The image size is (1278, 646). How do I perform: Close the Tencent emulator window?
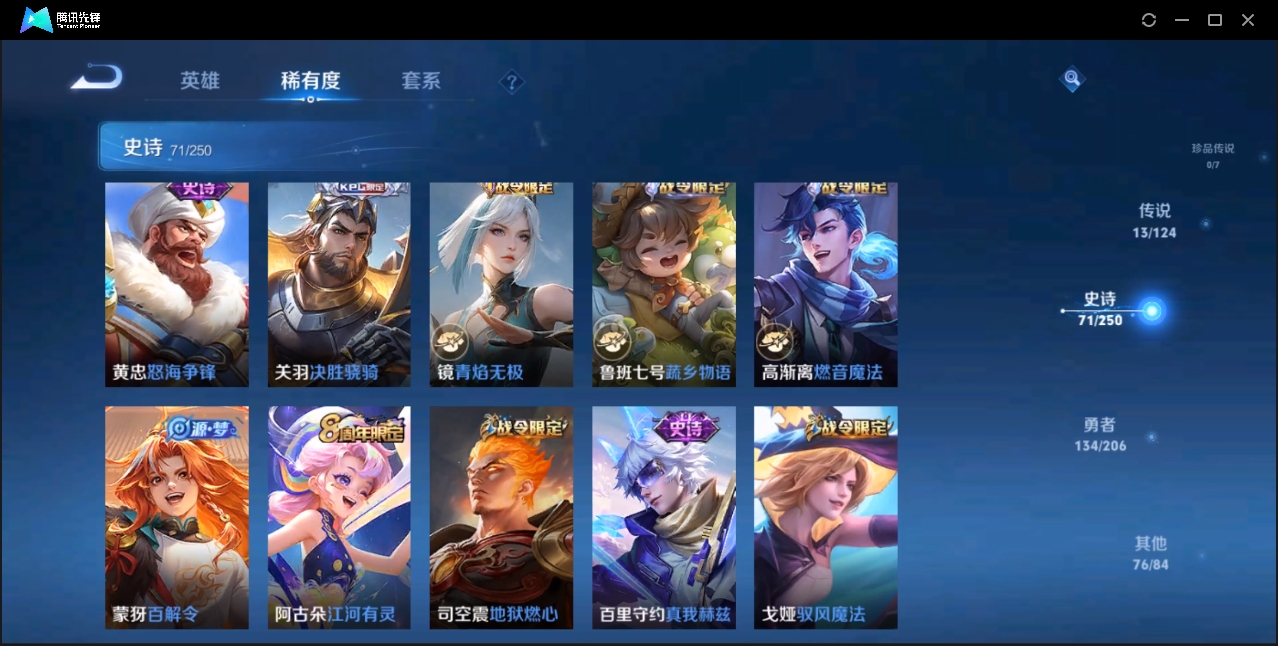pyautogui.click(x=1248, y=20)
